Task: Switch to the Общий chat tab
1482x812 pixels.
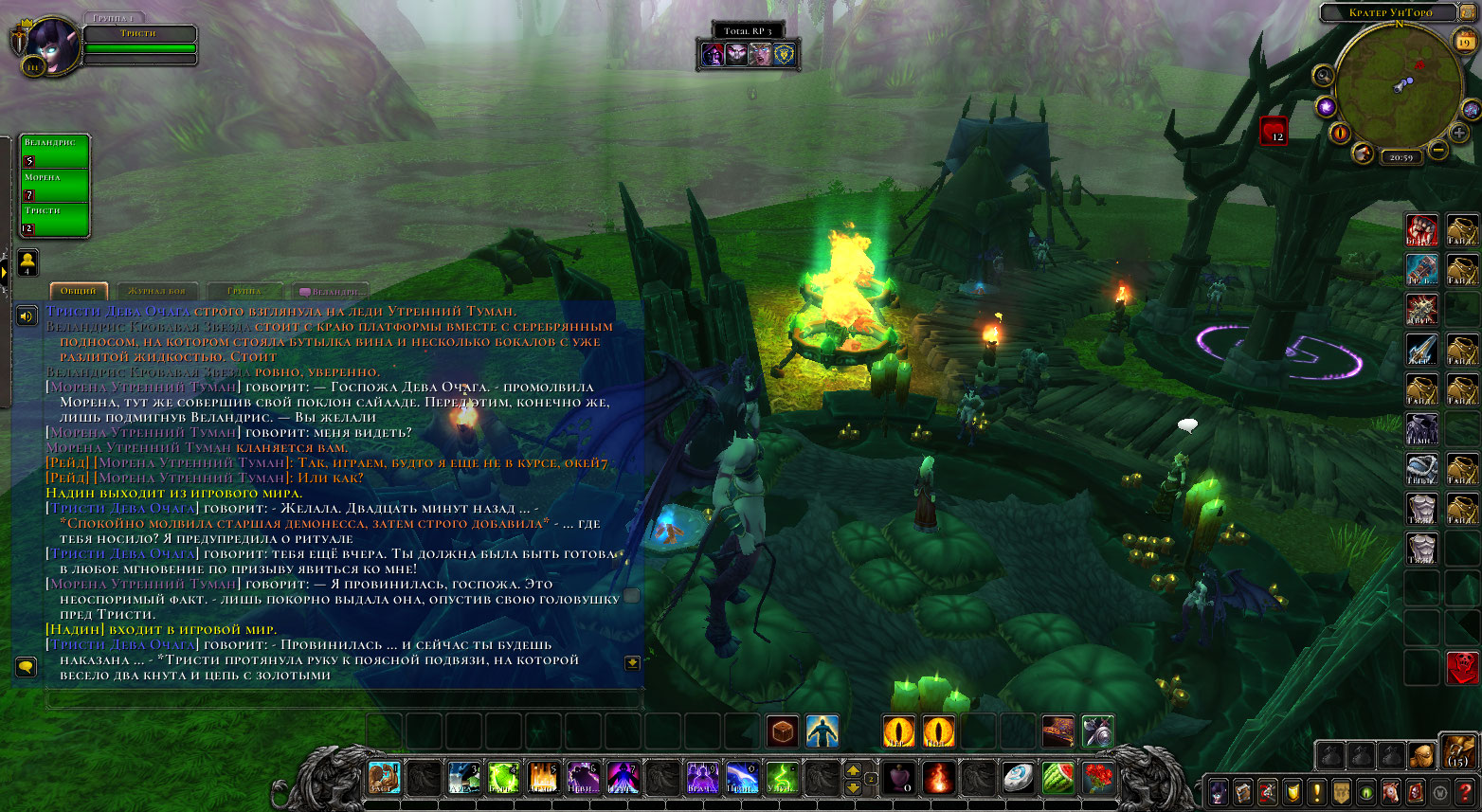Action: point(79,291)
